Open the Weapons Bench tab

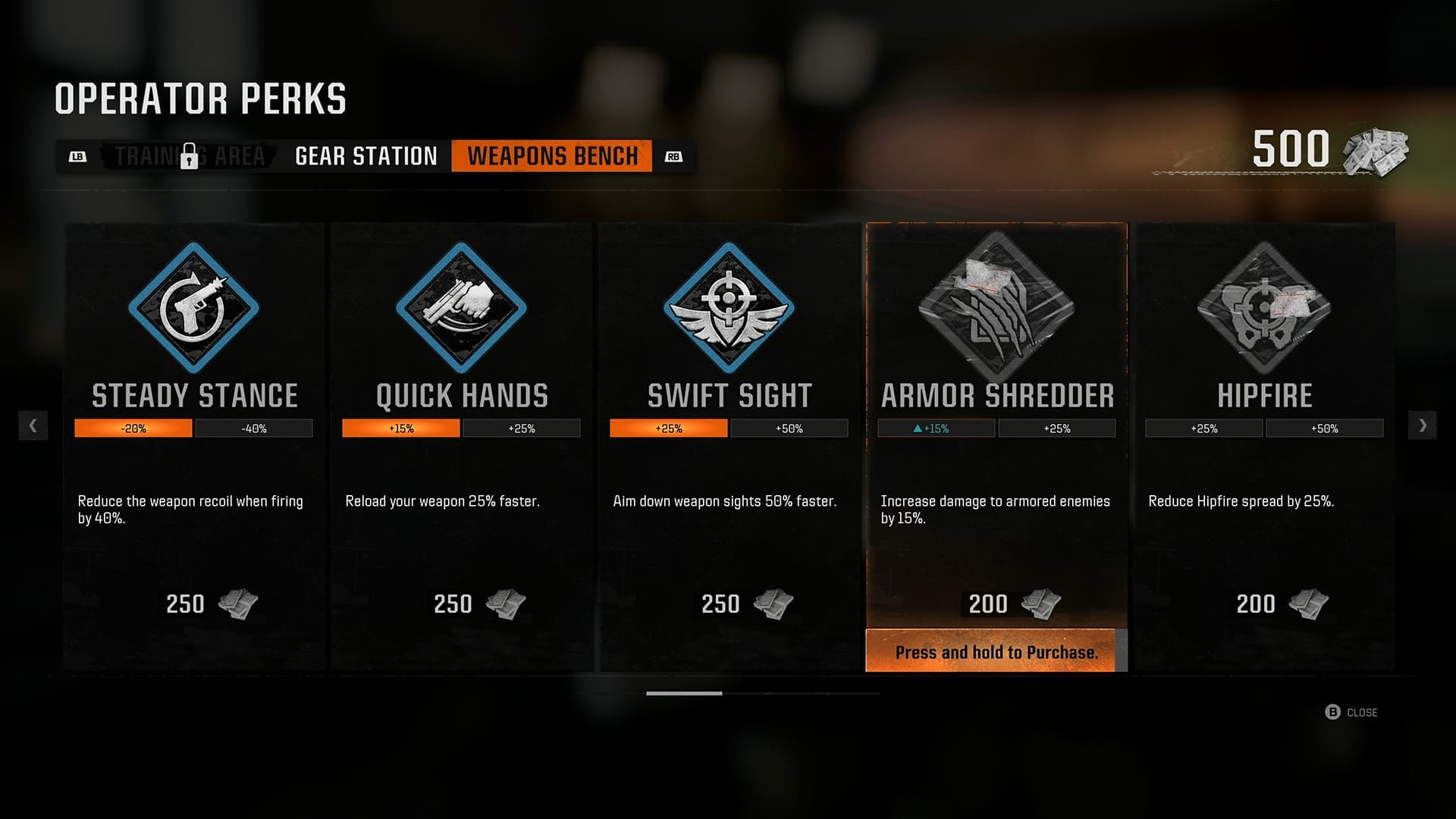coord(552,157)
